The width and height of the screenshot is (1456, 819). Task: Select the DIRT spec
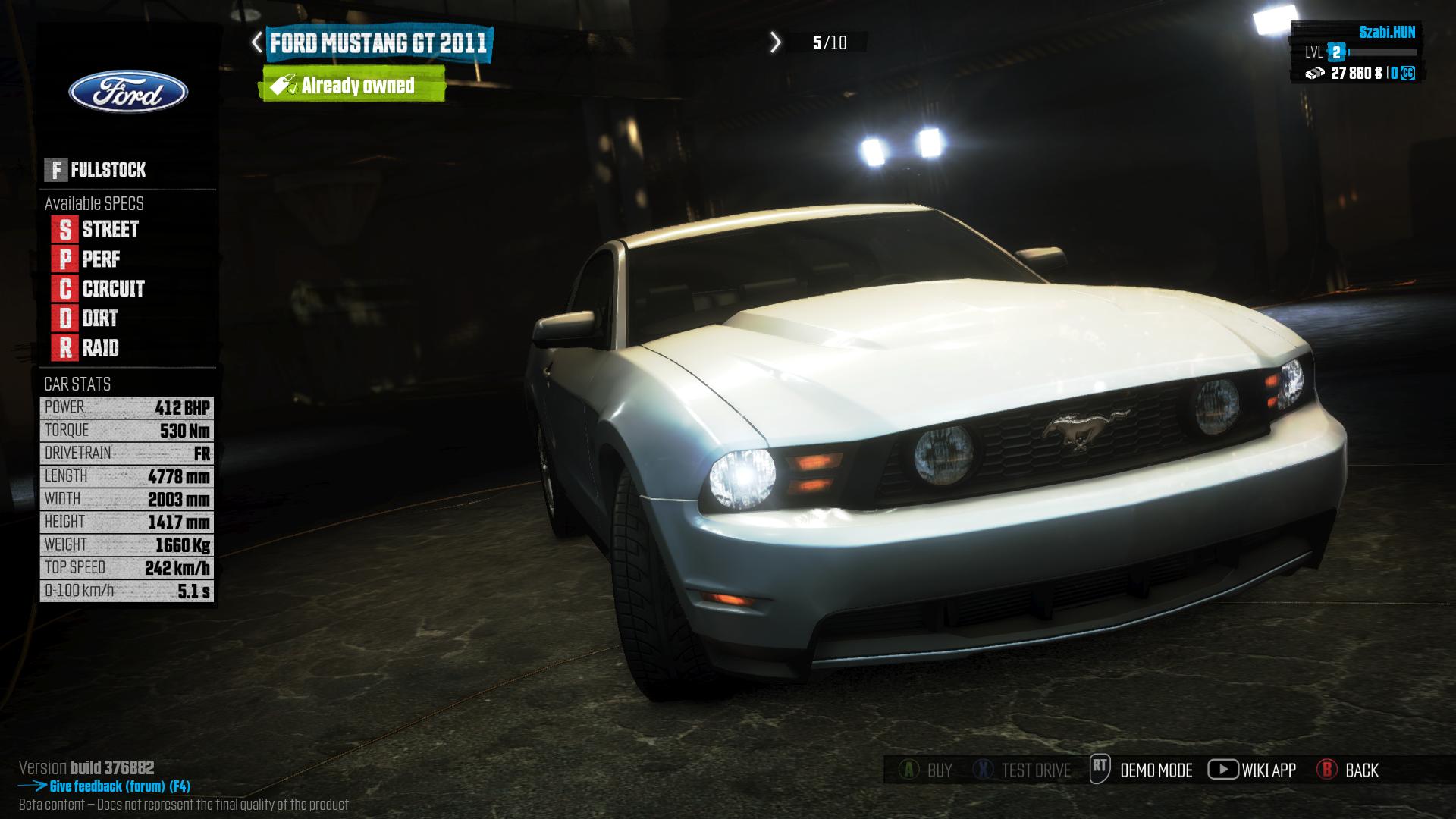pyautogui.click(x=86, y=318)
